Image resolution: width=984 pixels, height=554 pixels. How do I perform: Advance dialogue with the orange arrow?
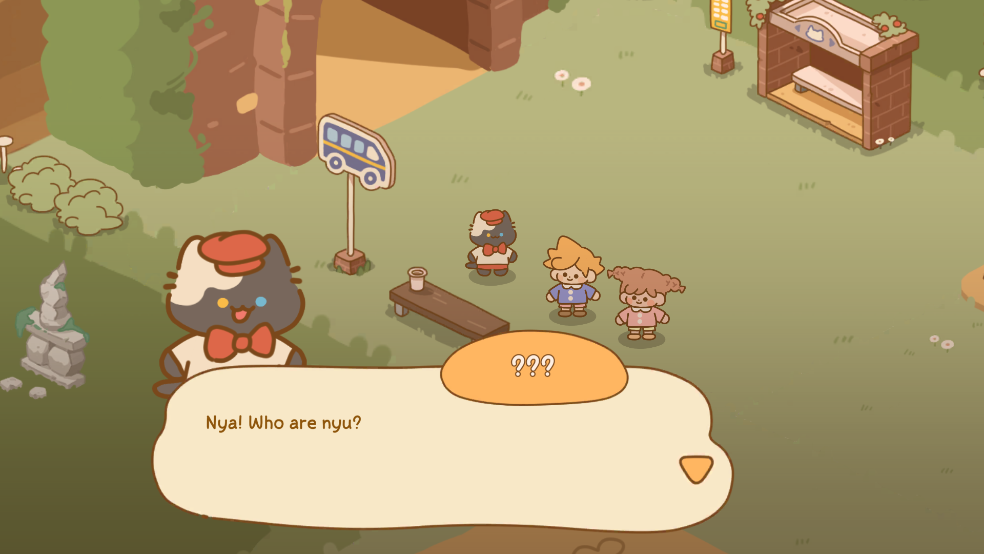pyautogui.click(x=696, y=468)
